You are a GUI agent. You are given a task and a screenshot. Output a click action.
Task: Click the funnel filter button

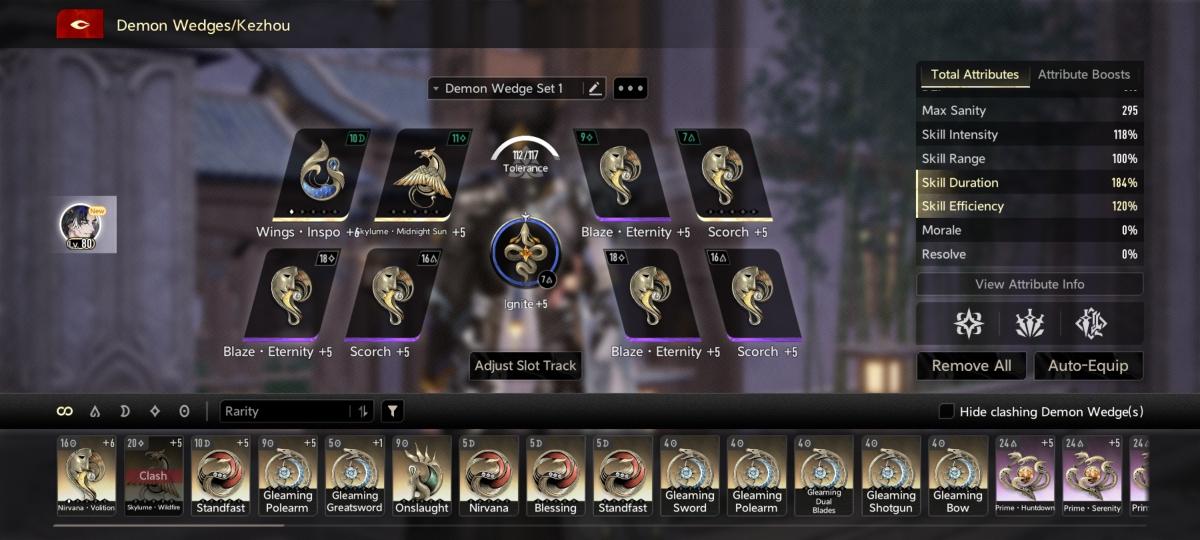pos(392,411)
